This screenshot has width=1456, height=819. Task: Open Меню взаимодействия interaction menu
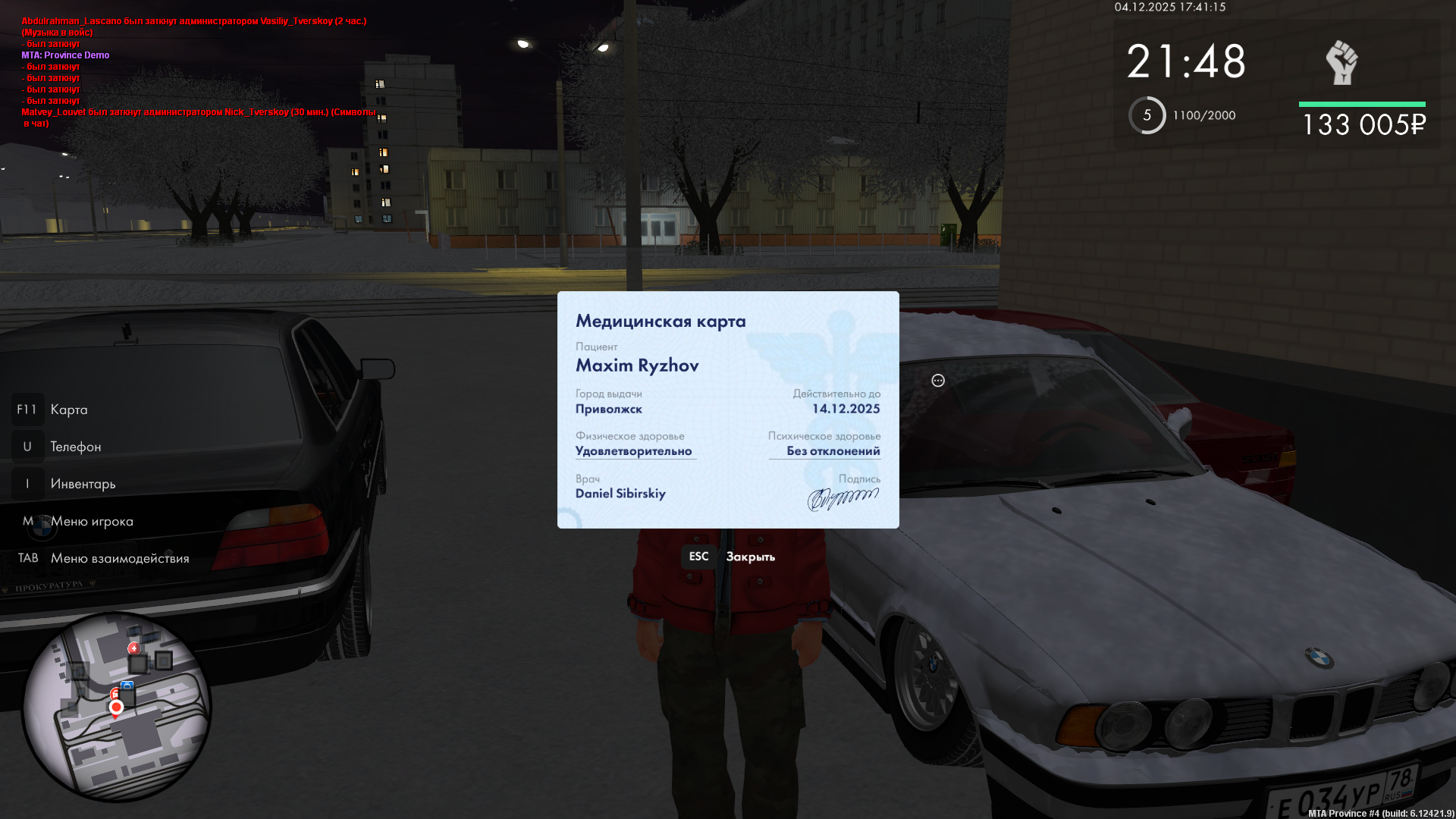coord(120,558)
